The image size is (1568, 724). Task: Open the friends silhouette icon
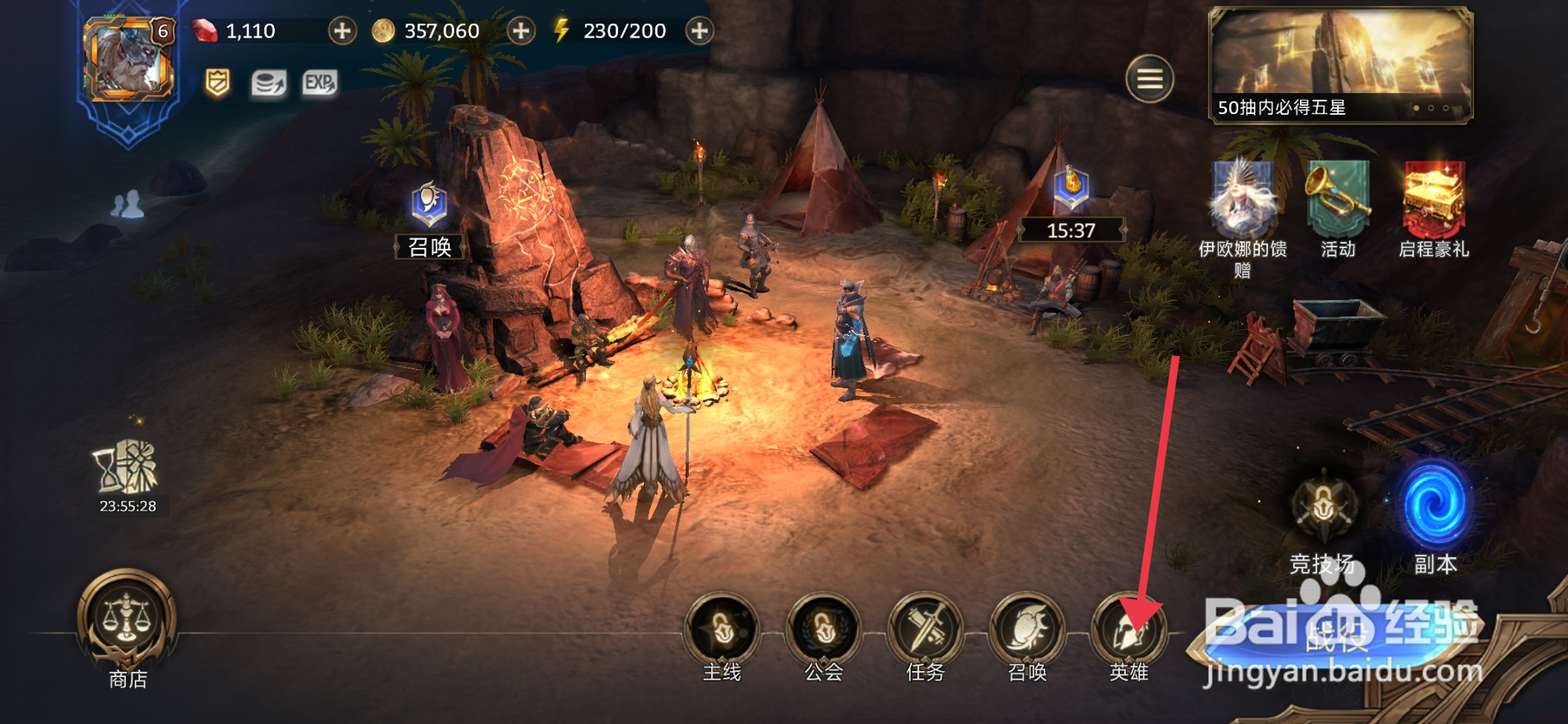[127, 205]
